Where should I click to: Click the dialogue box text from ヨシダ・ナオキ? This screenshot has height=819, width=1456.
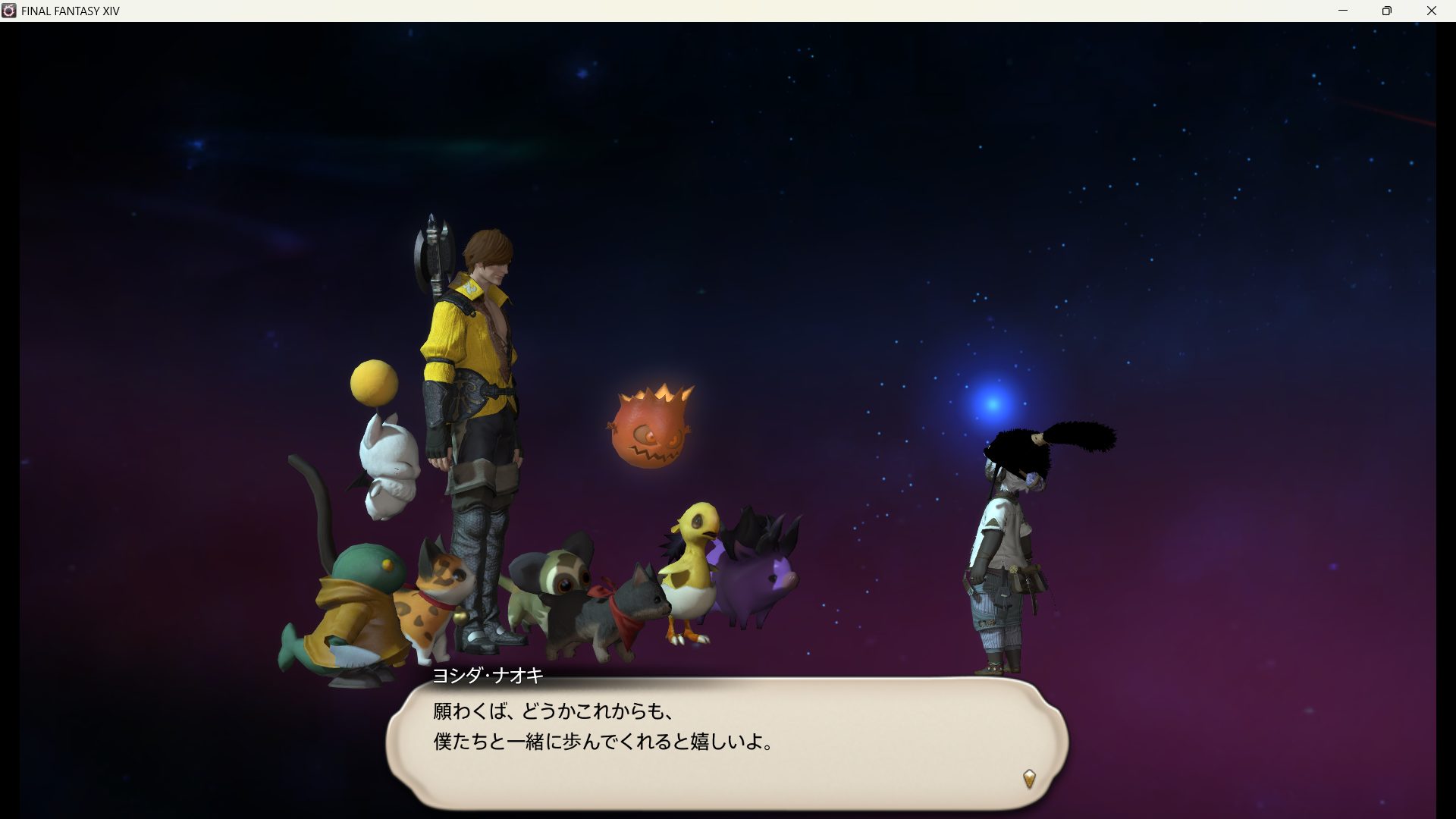click(x=603, y=726)
